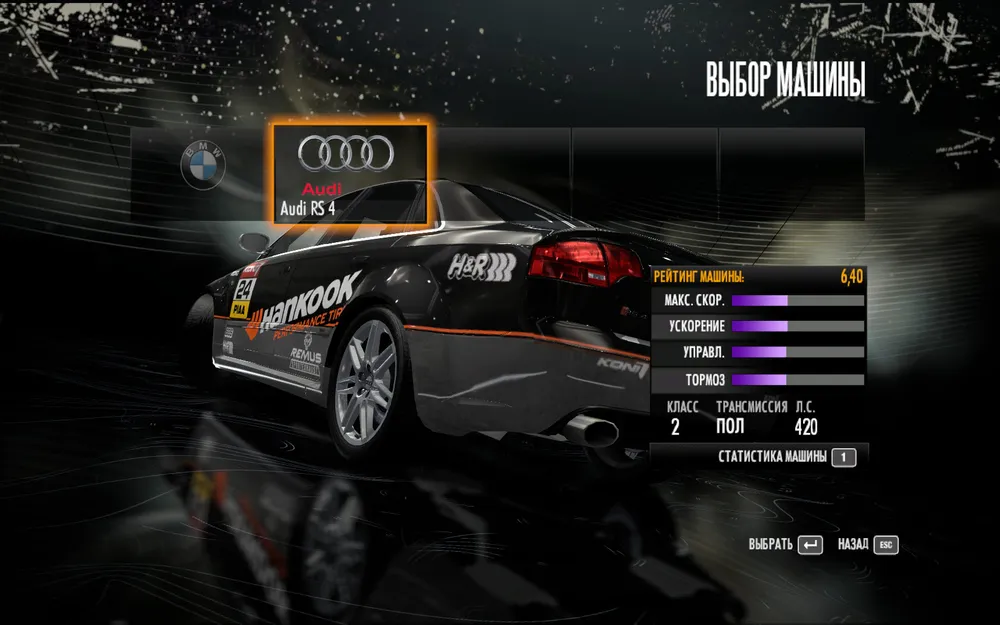
Task: Confirm the car with Выбрать
Action: (785, 545)
